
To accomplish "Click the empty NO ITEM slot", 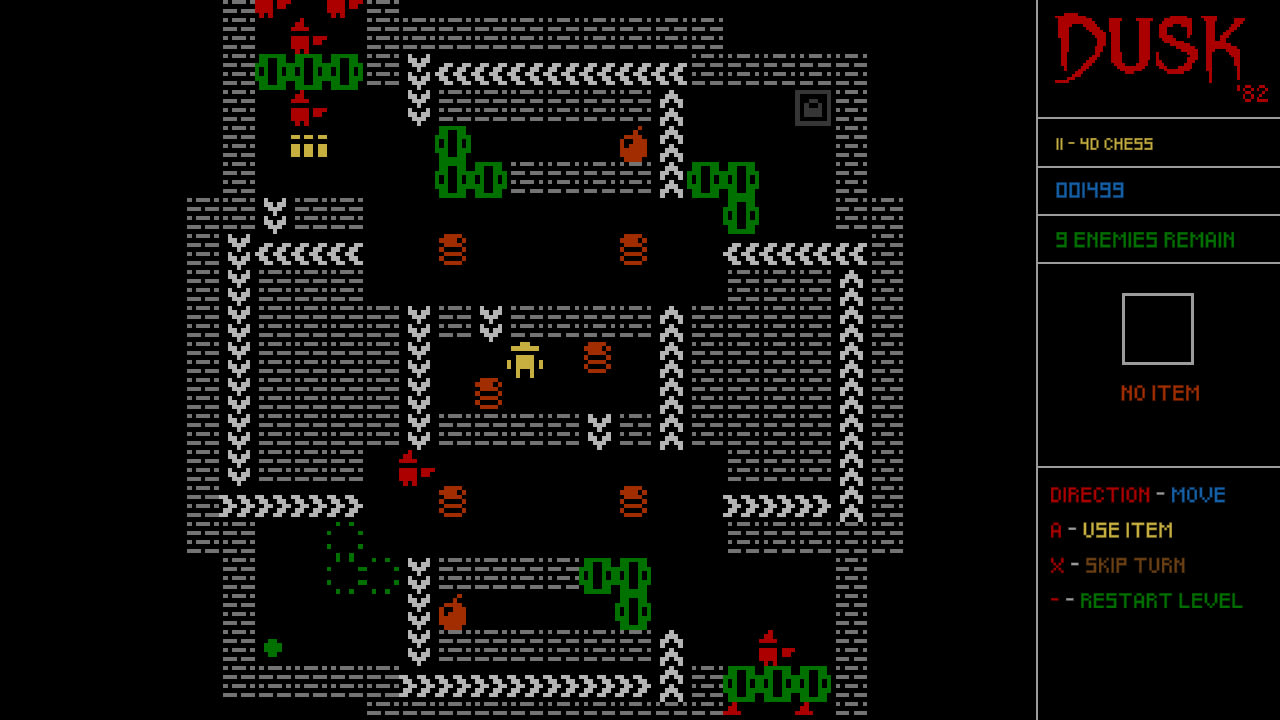I will [x=1157, y=328].
